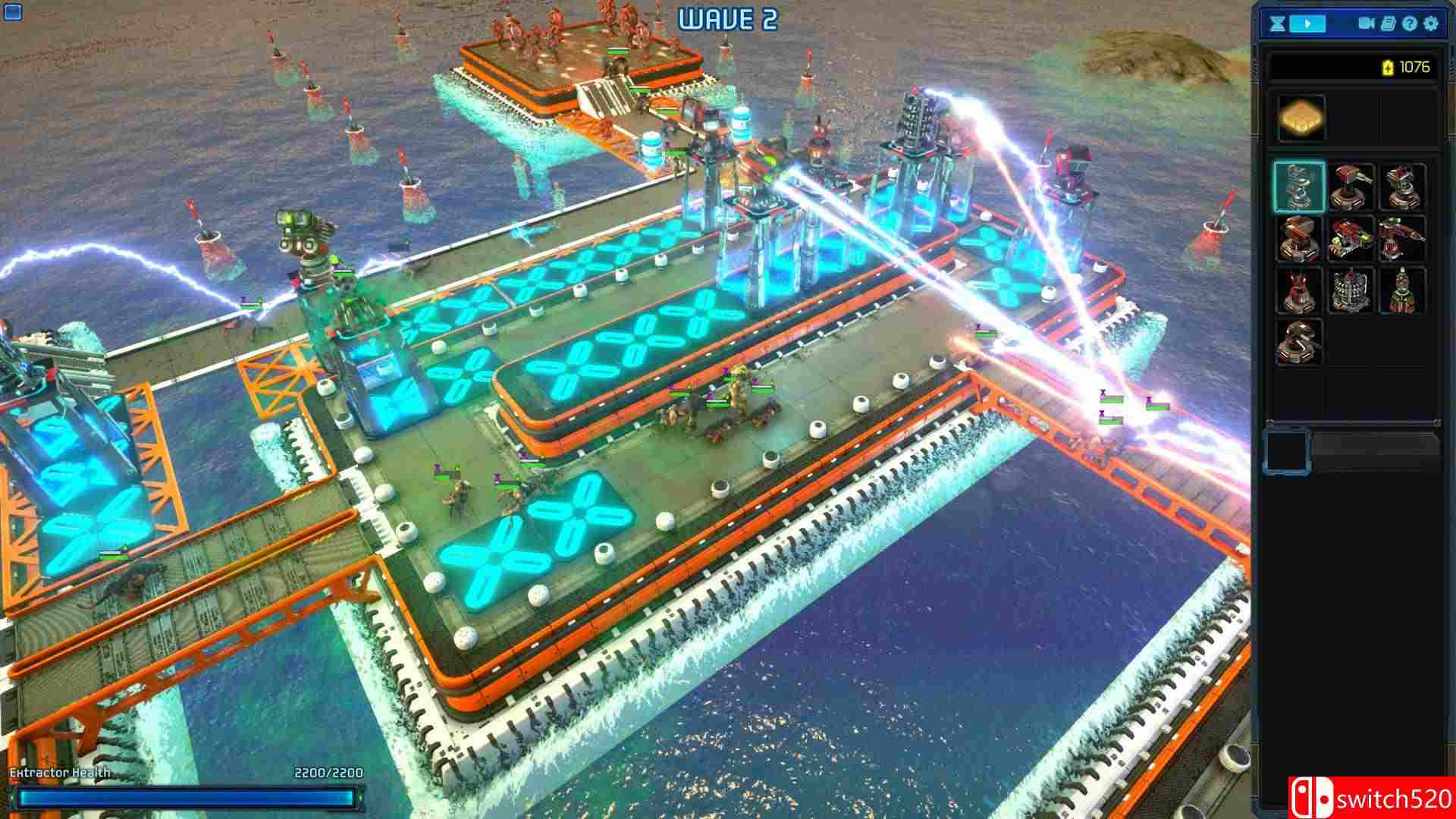Image resolution: width=1456 pixels, height=819 pixels.
Task: Toggle the play/pause wave button
Action: point(1307,24)
